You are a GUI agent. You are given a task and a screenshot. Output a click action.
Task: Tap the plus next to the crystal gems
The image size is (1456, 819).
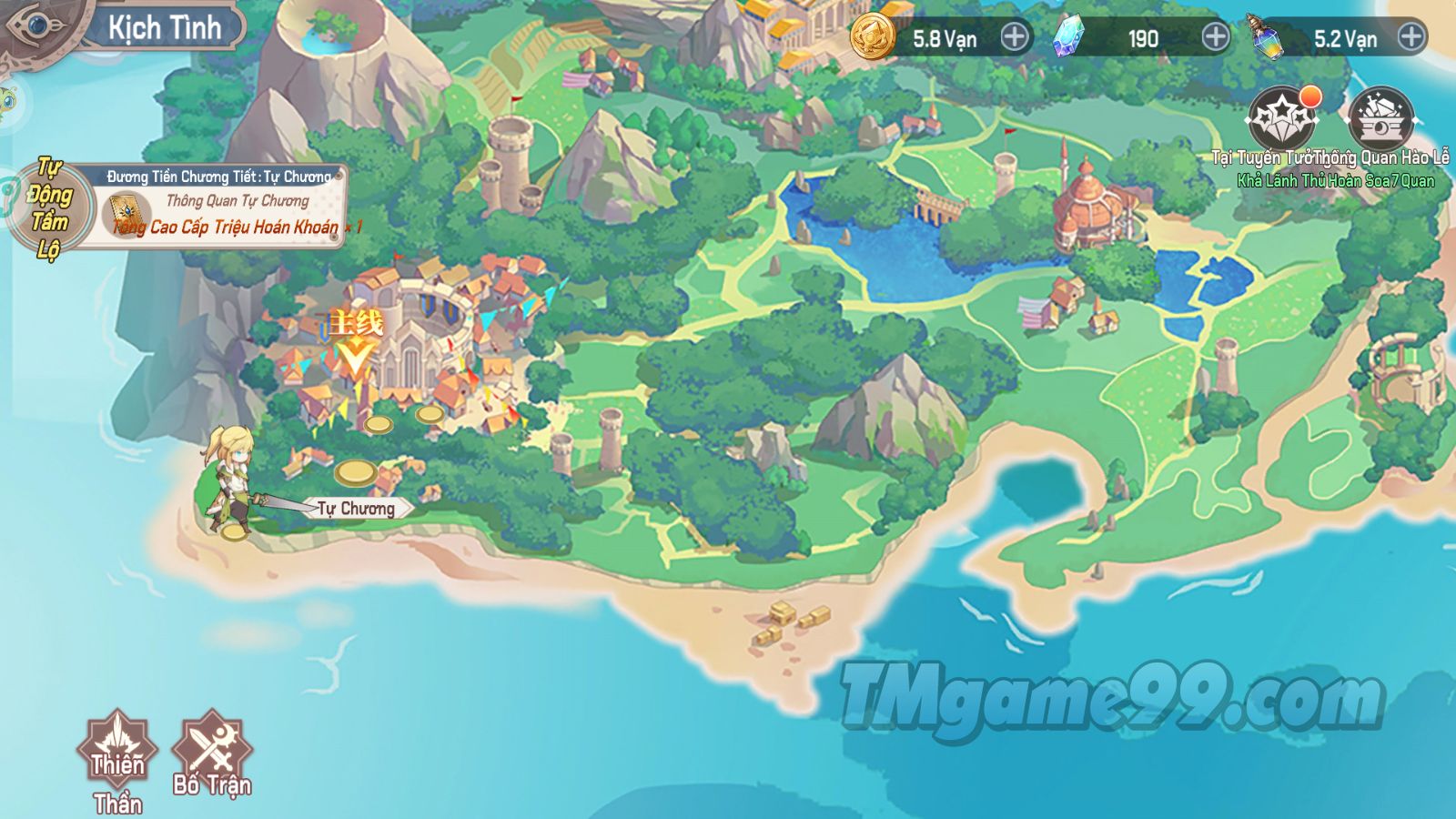tap(1215, 37)
